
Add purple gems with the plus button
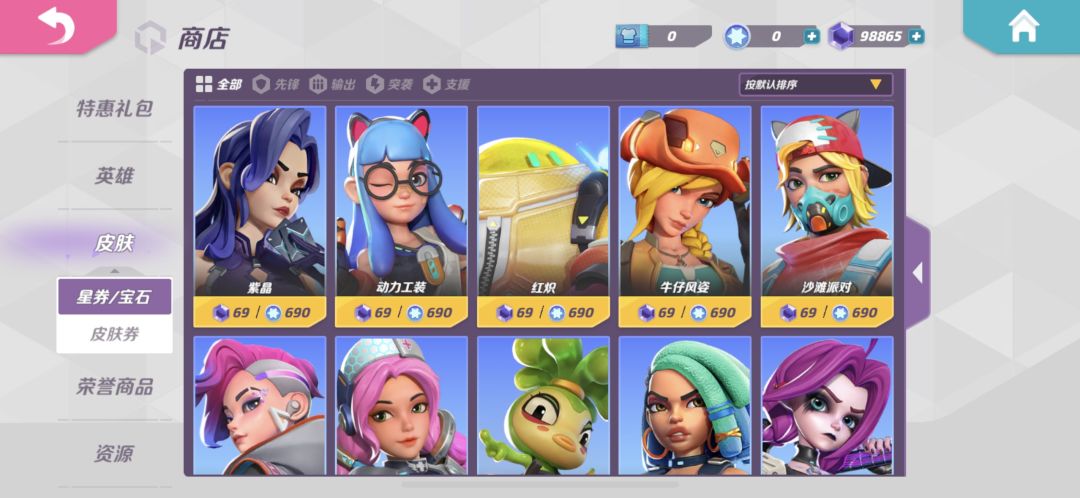coord(916,36)
